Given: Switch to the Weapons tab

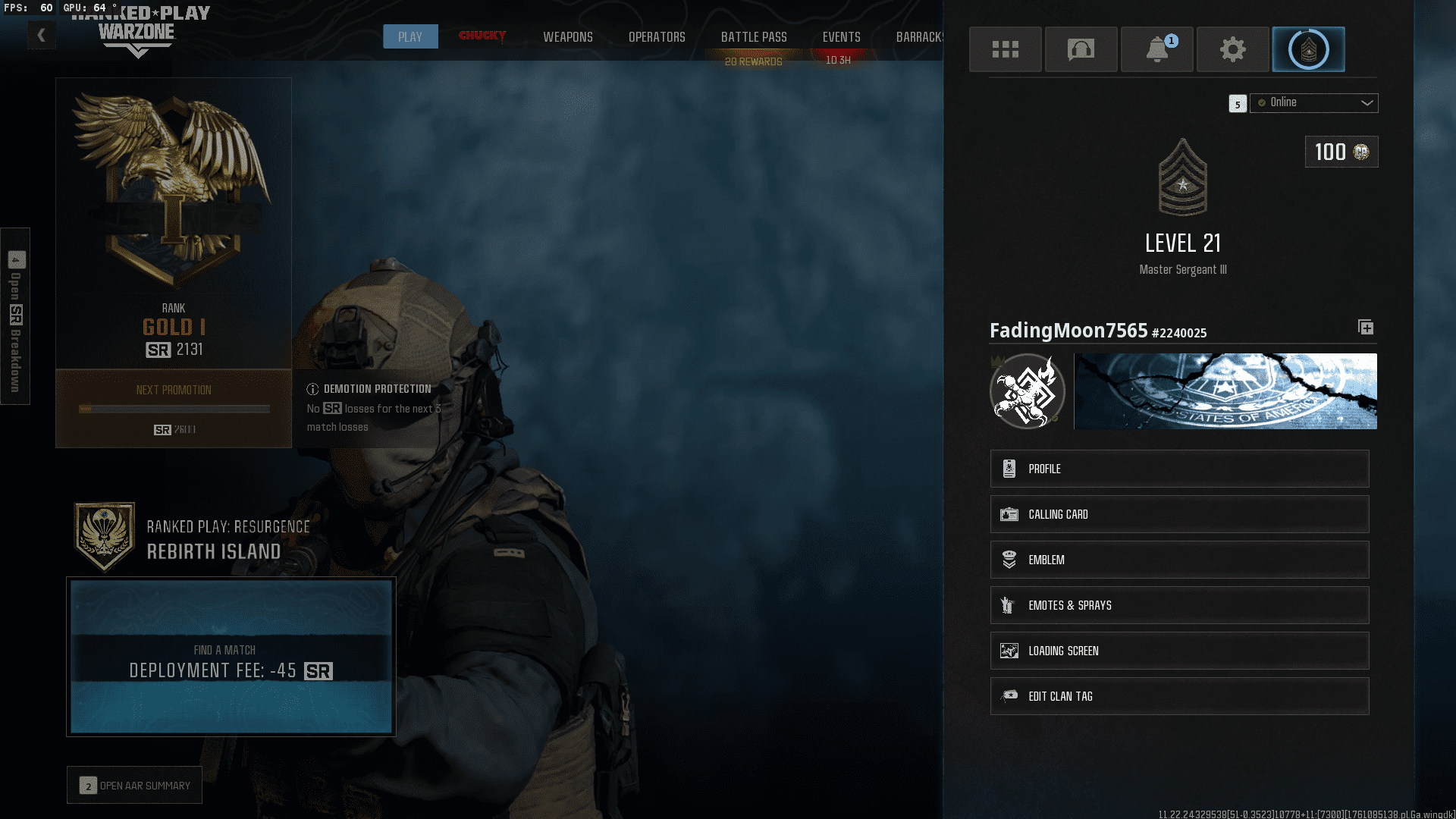Looking at the screenshot, I should 567,36.
